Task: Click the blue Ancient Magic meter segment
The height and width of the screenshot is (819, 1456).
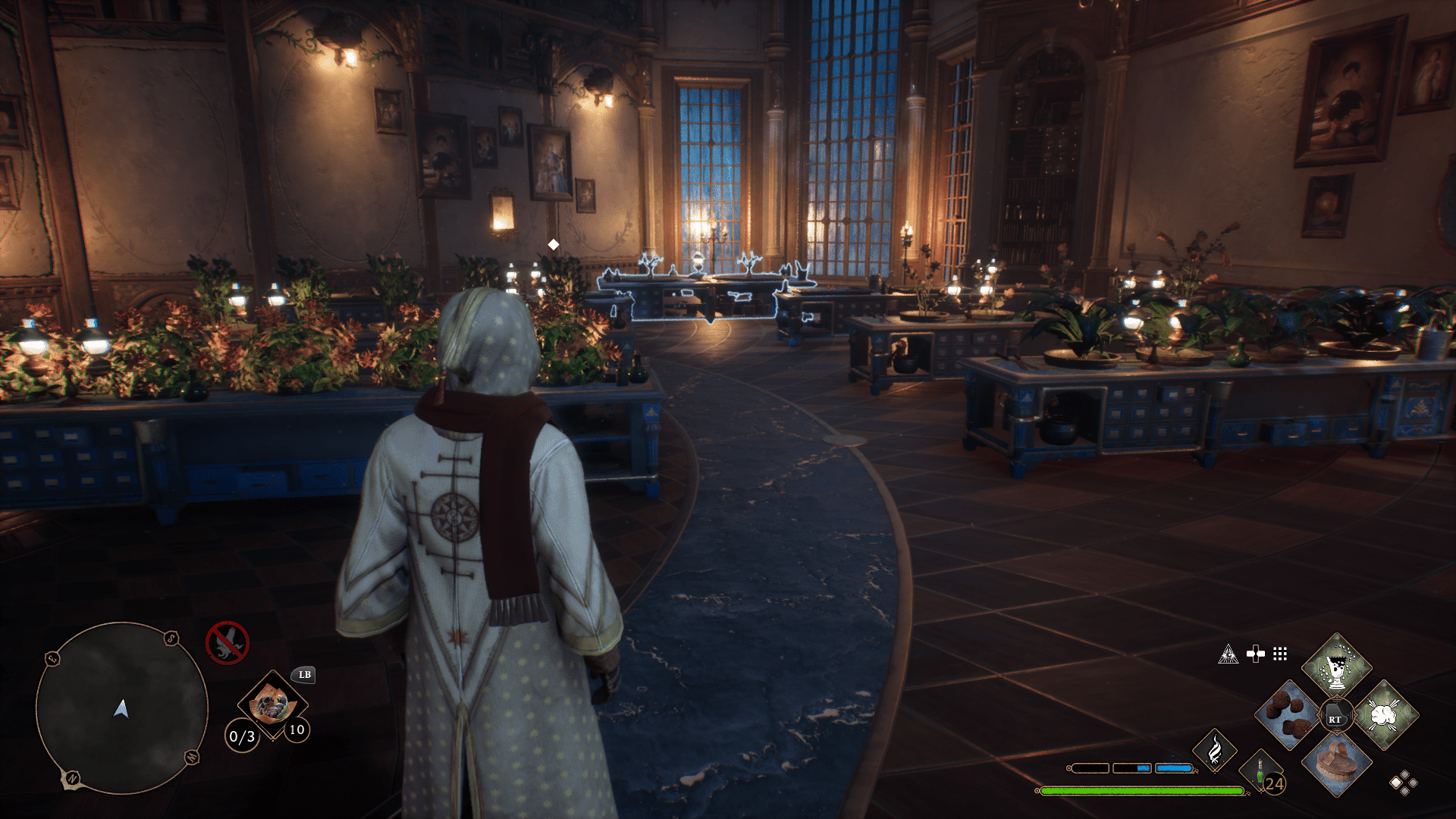Action: 1175,768
